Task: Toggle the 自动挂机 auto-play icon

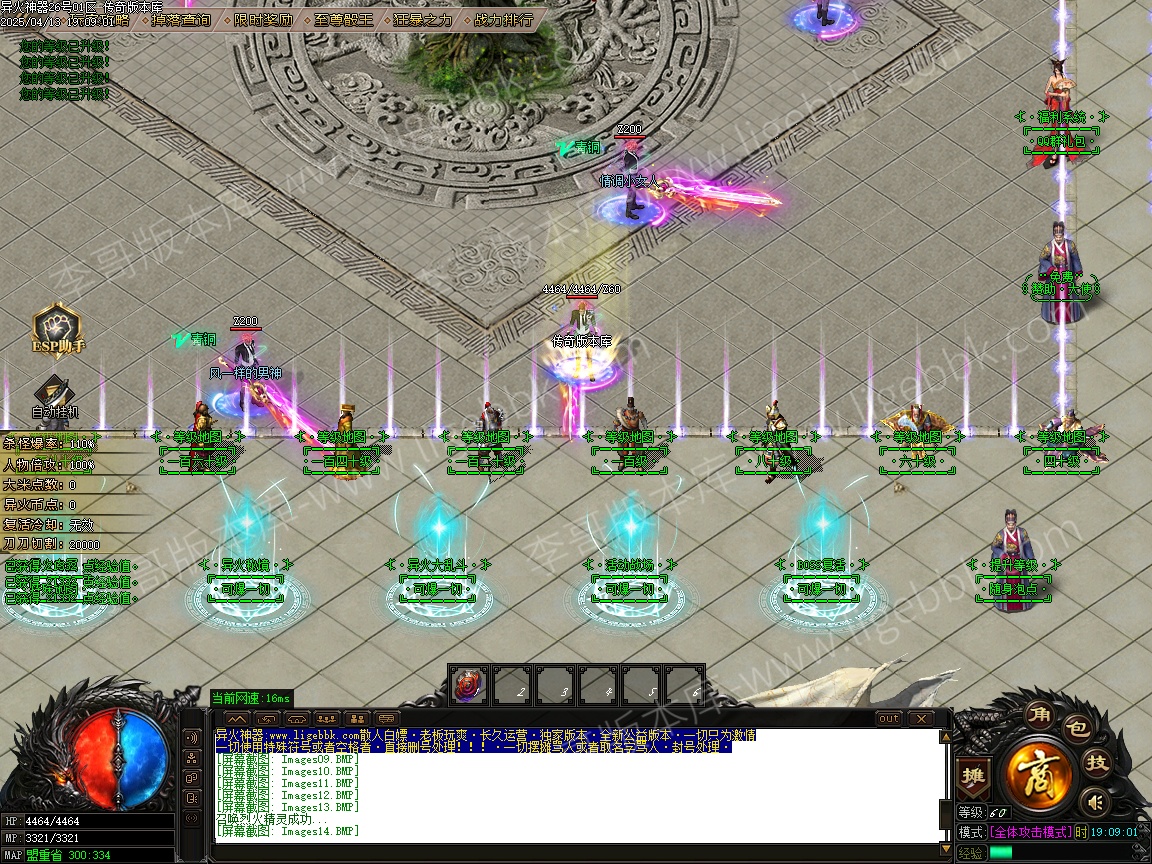Action: point(53,397)
